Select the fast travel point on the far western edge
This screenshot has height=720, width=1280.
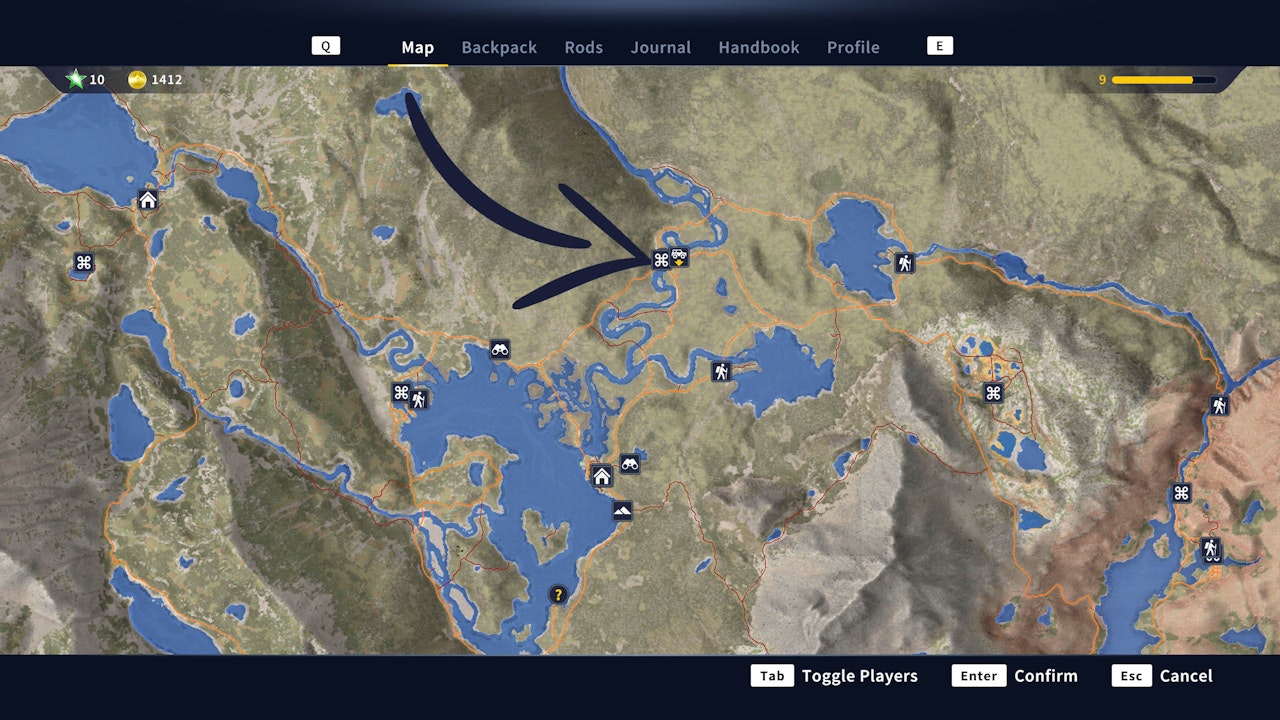click(83, 264)
